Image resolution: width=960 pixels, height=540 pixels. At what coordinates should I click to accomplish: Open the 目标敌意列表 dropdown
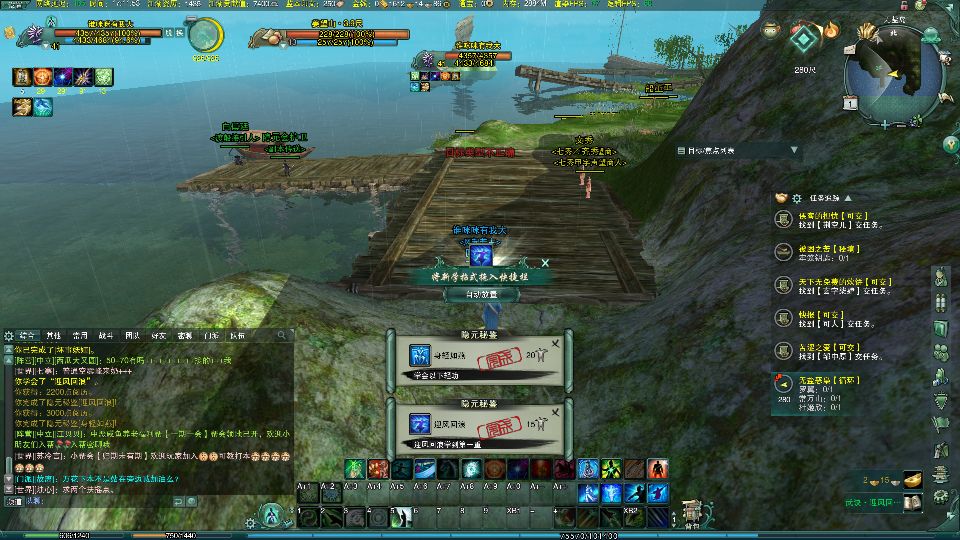pyautogui.click(x=794, y=151)
